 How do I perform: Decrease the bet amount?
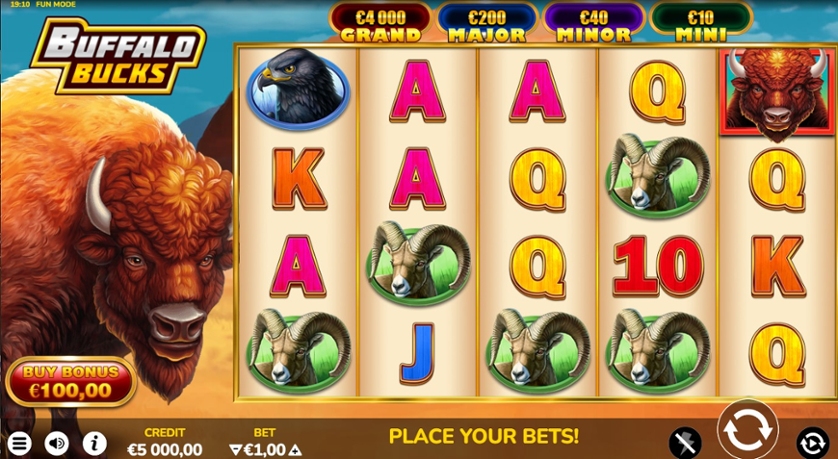click(235, 450)
